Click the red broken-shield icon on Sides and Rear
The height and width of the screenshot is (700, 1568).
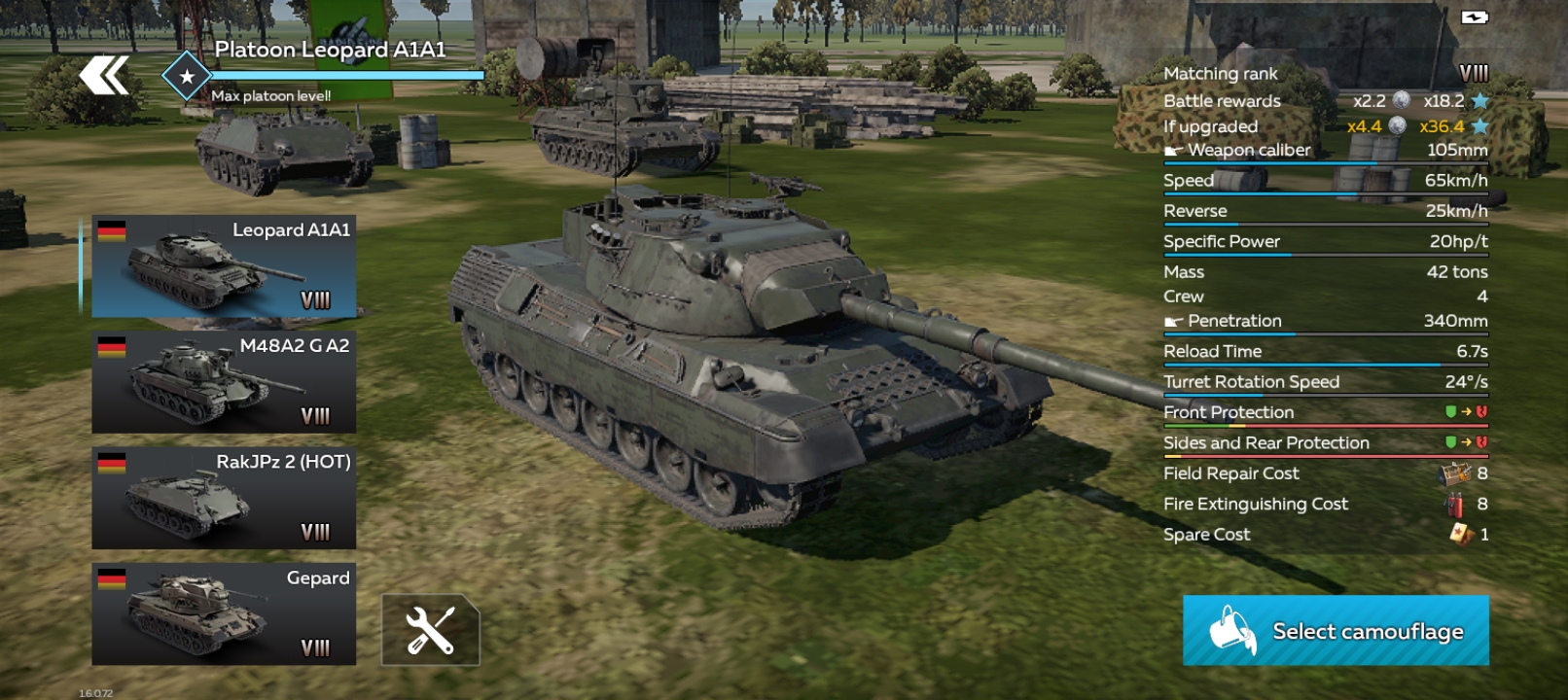click(x=1479, y=442)
